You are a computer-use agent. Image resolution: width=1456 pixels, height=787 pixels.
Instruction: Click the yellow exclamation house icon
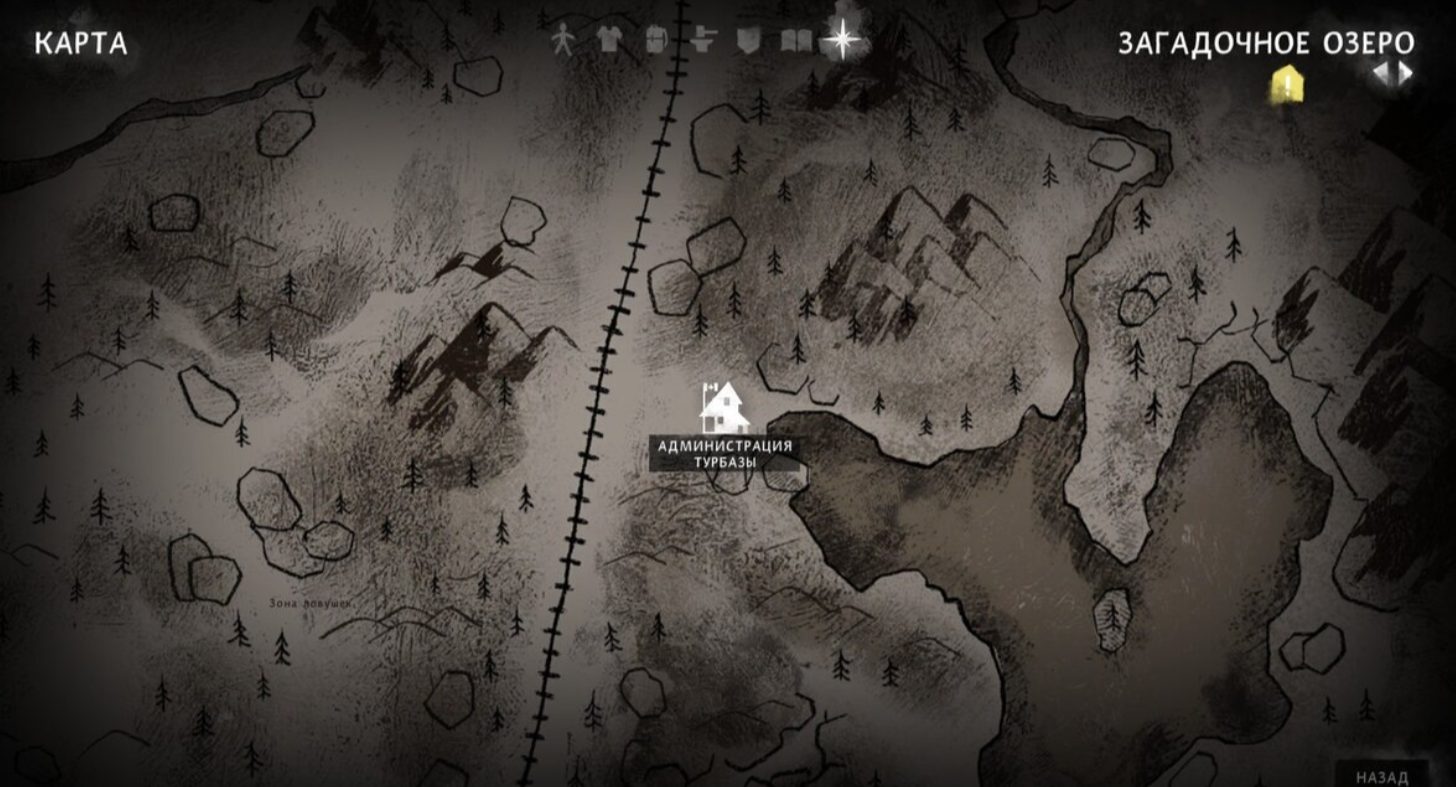pos(1285,84)
